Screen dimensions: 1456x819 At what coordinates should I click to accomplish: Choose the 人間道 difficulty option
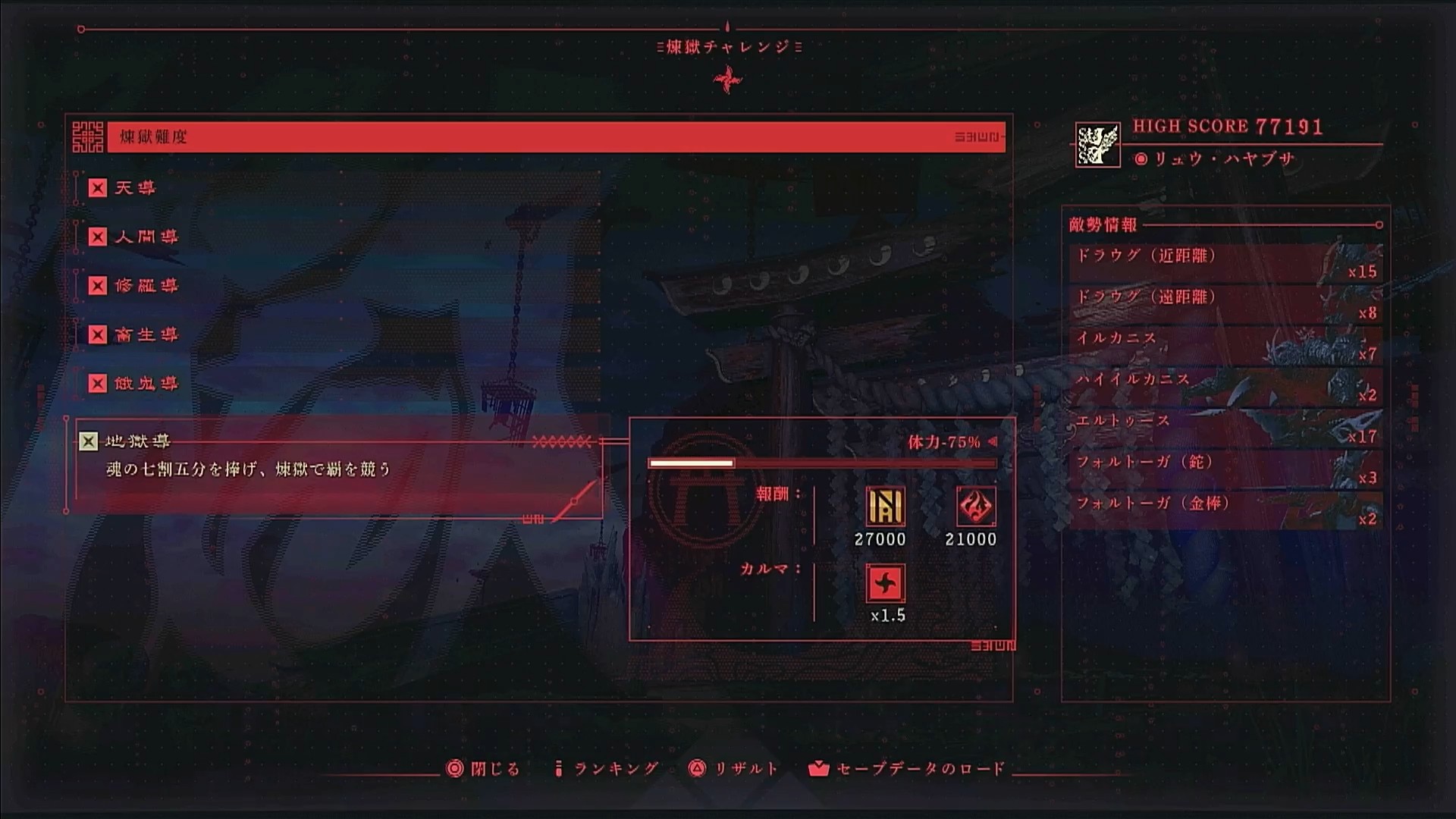coord(146,237)
